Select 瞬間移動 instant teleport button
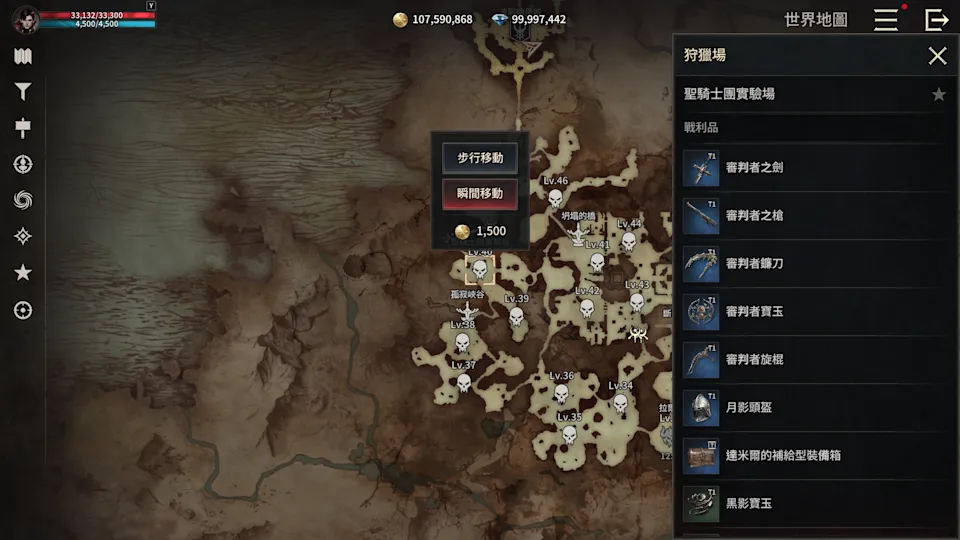960x540 pixels. point(480,193)
